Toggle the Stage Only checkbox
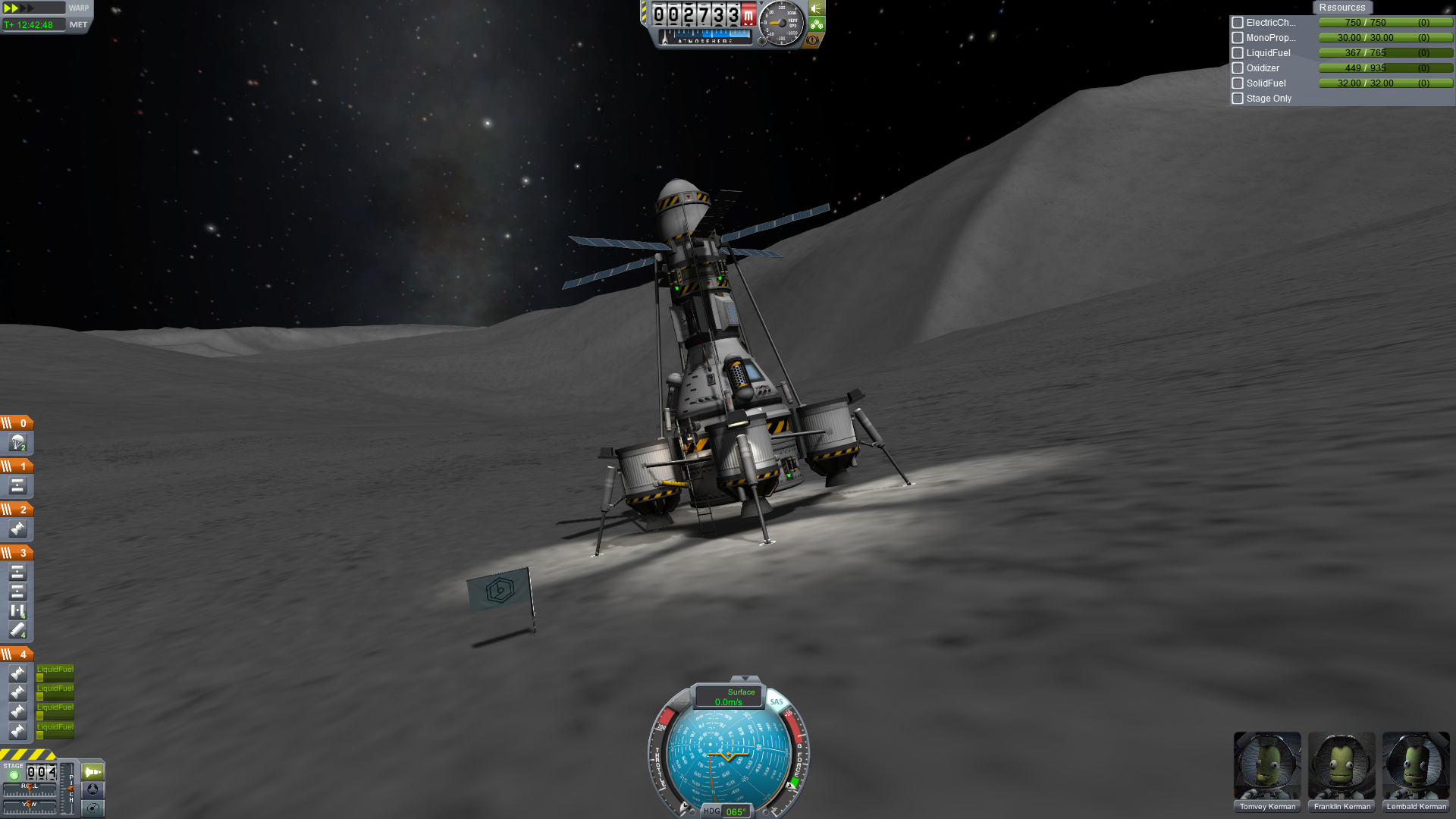The width and height of the screenshot is (1456, 819). tap(1238, 99)
